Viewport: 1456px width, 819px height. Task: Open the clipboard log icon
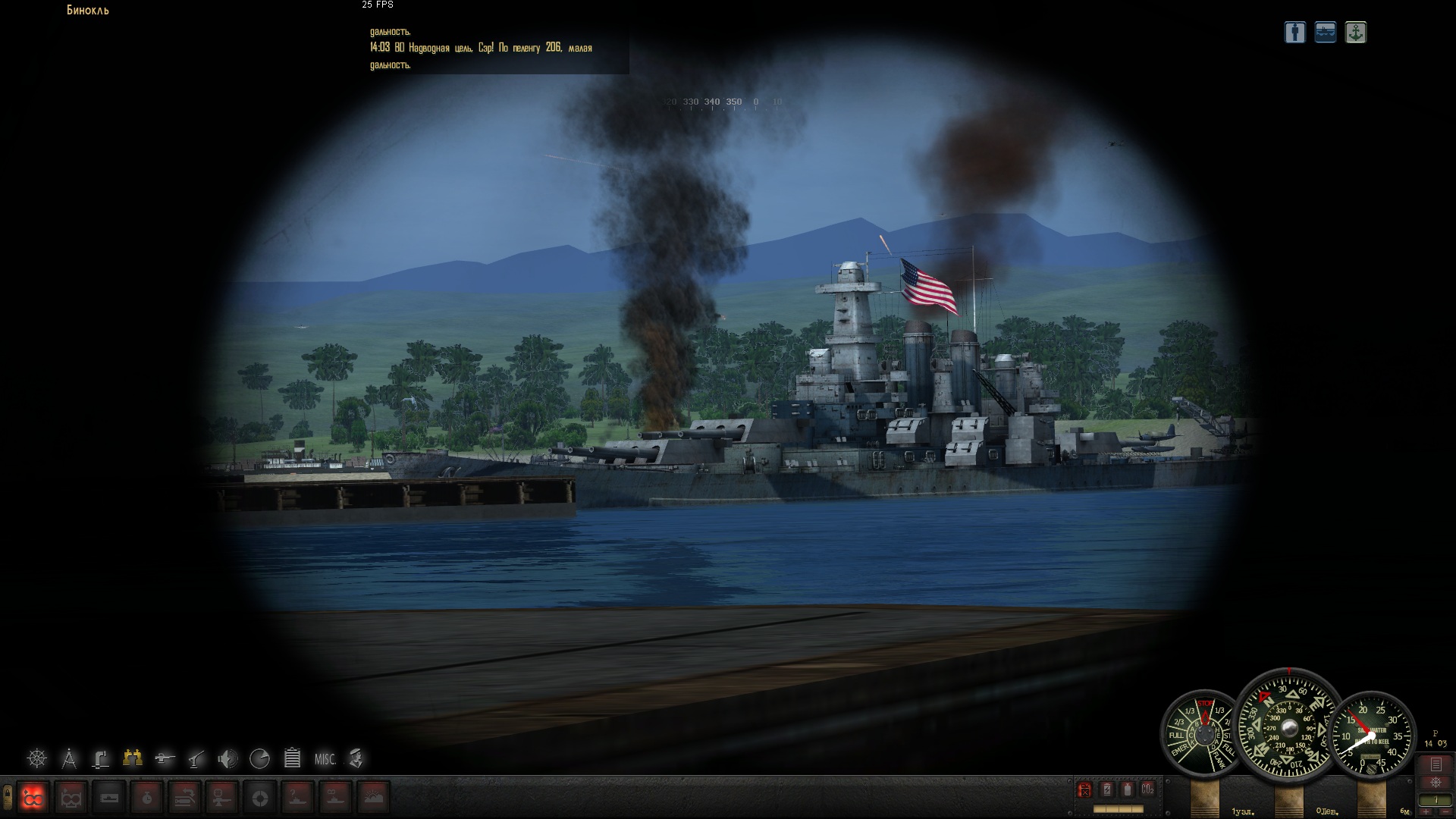click(x=292, y=758)
